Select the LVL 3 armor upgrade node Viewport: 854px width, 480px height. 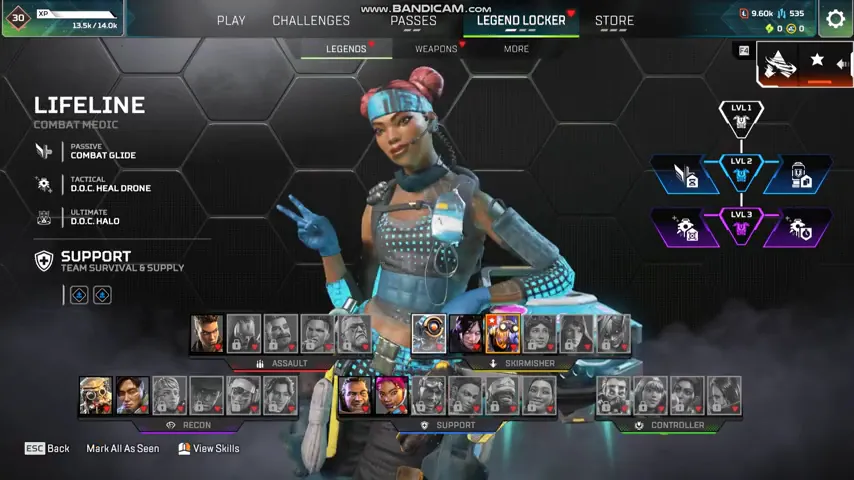click(741, 226)
